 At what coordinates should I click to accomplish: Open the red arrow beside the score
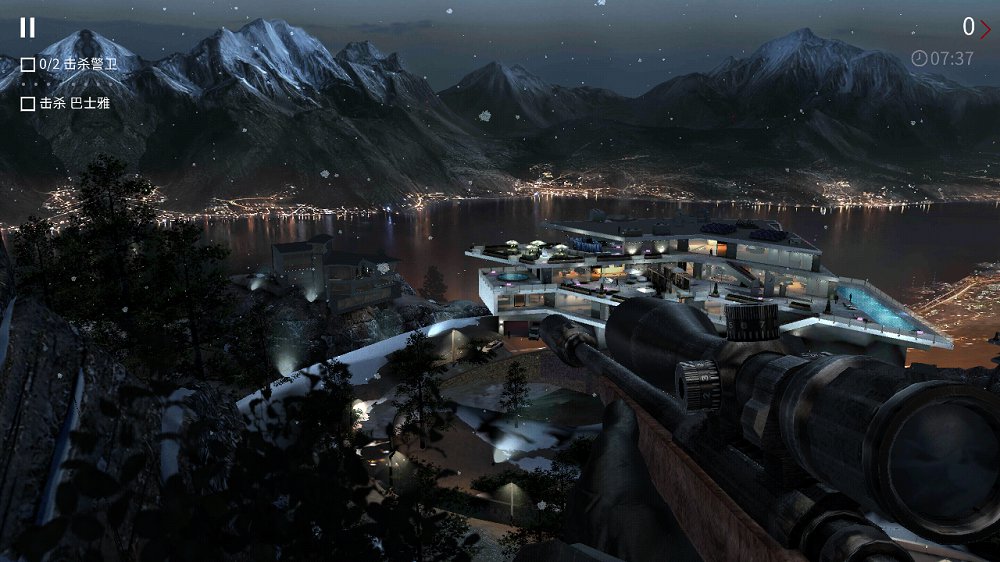tap(985, 28)
